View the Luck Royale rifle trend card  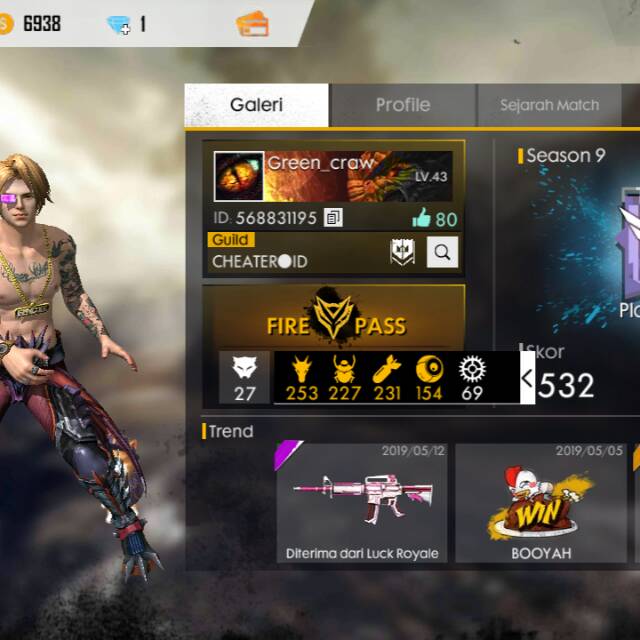(x=361, y=503)
